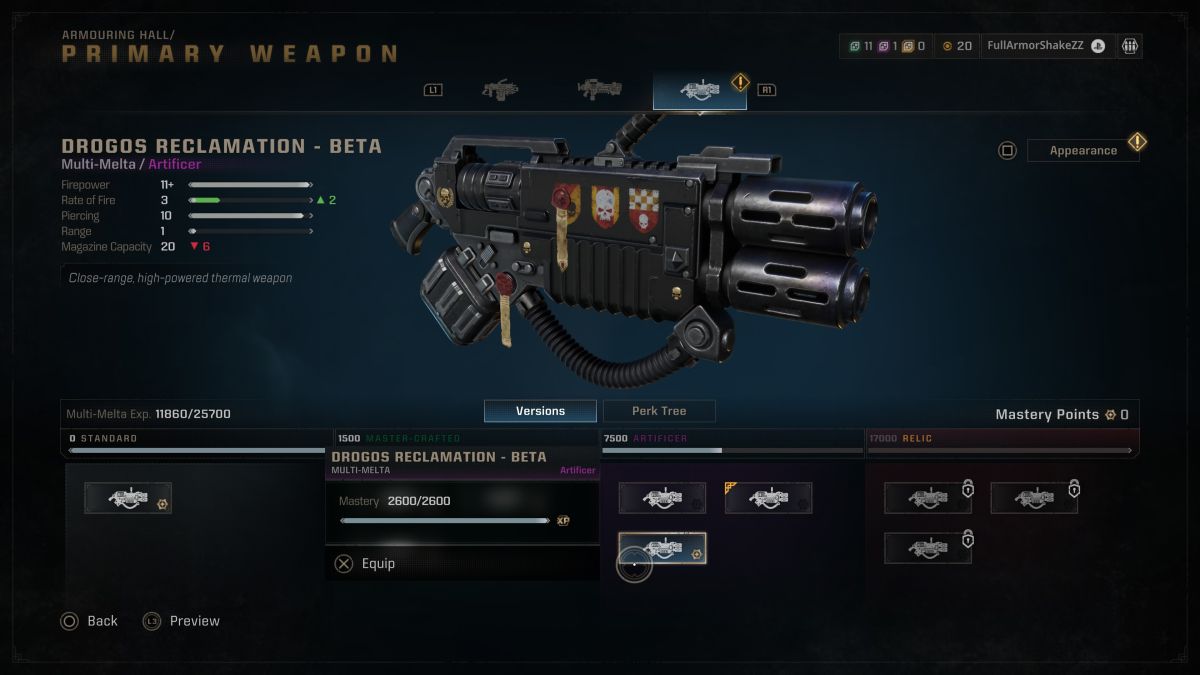Pick the Standard tier Multi-Melta version tile

pyautogui.click(x=128, y=498)
